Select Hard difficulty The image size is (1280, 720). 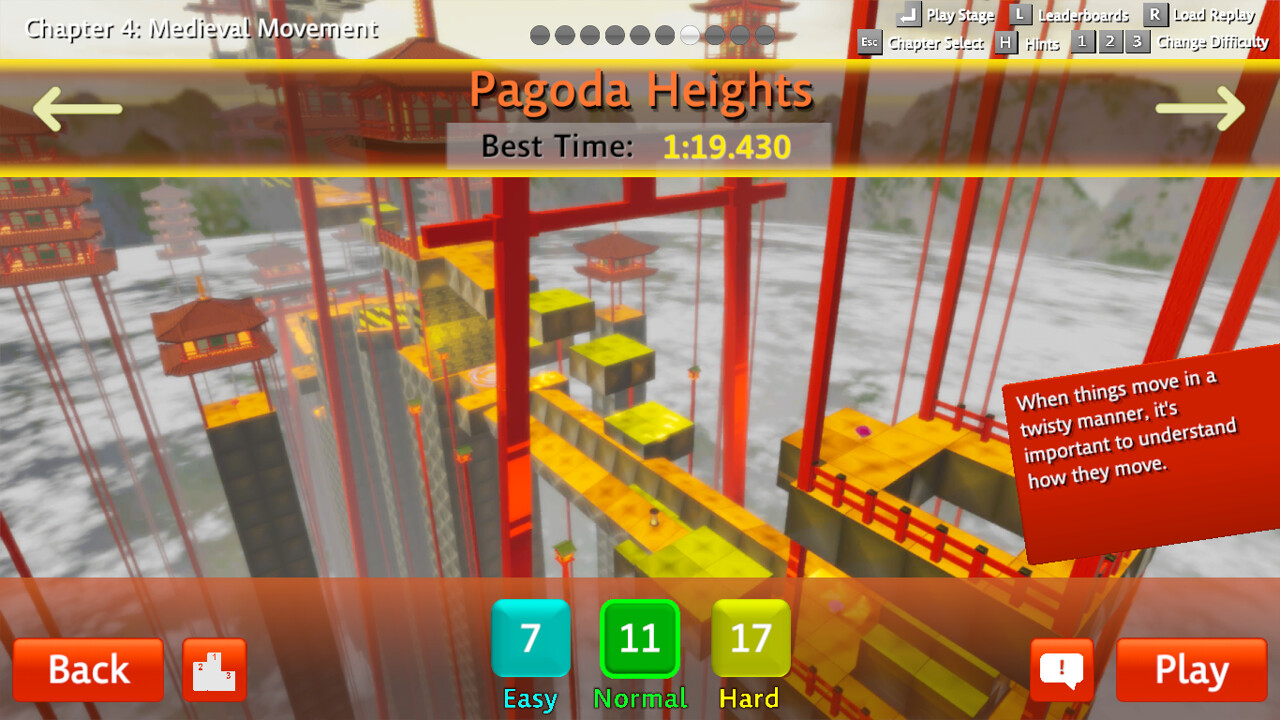pos(750,637)
